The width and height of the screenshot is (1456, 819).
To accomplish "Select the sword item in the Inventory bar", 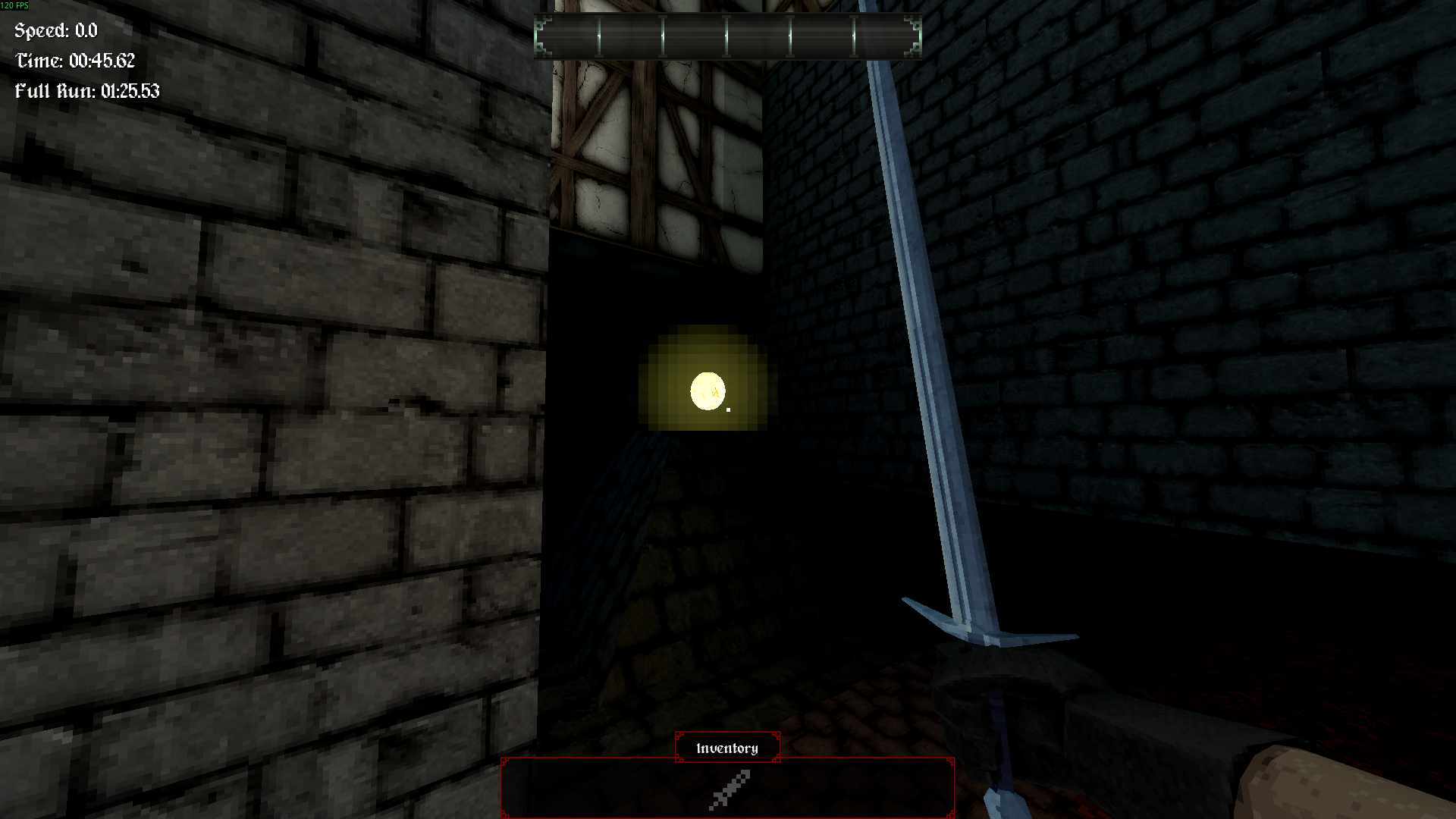I will coord(730,789).
